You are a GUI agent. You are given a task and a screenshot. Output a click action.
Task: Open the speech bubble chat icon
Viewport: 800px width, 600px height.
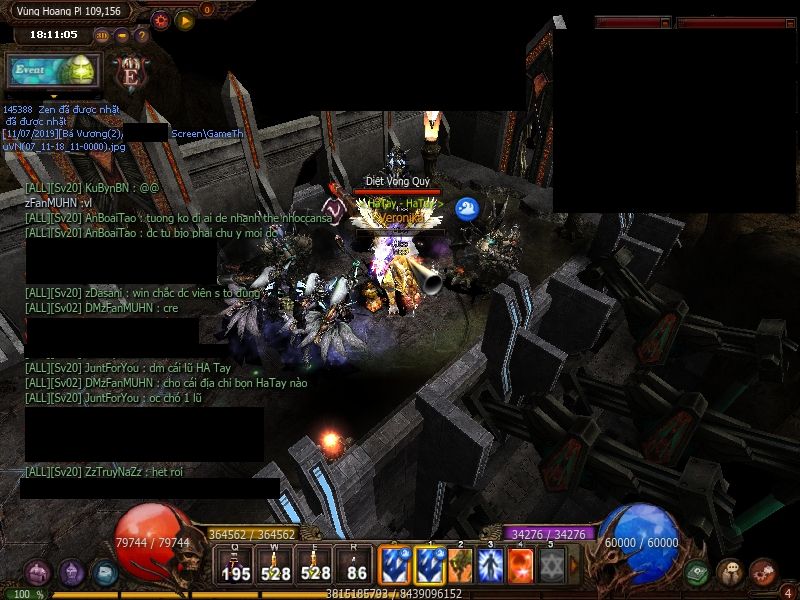point(730,573)
